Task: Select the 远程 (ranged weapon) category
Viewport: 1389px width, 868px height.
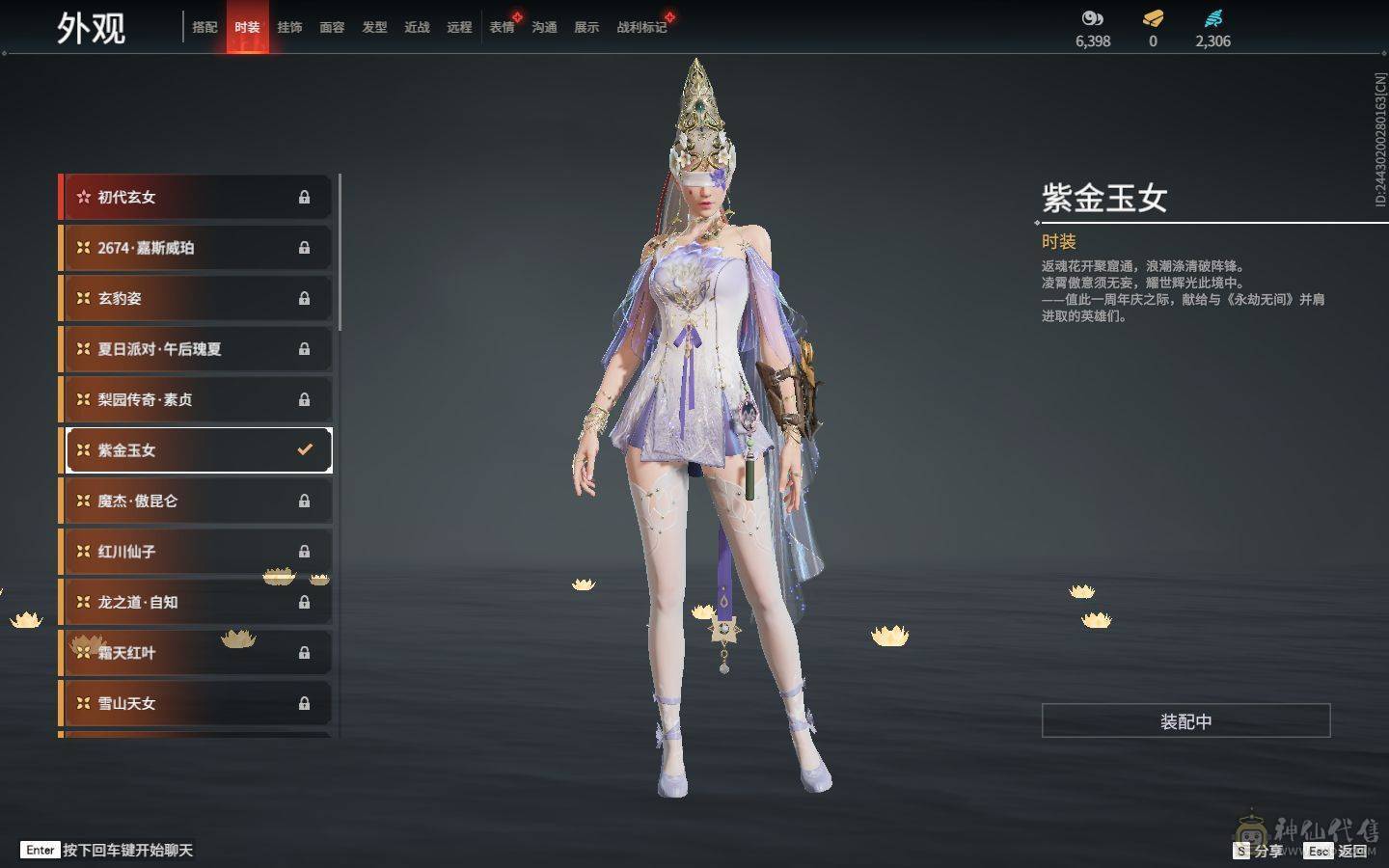Action: (458, 27)
